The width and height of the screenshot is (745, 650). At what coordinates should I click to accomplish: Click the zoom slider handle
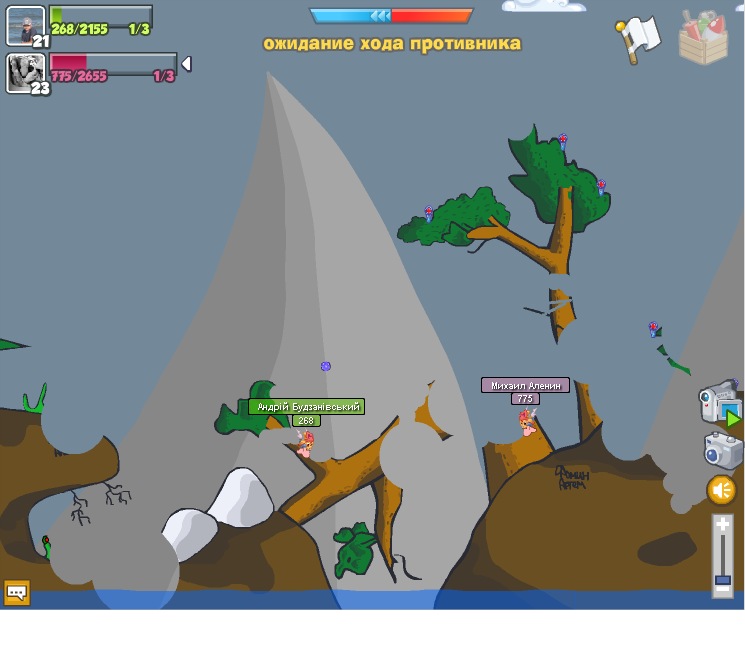pyautogui.click(x=722, y=580)
